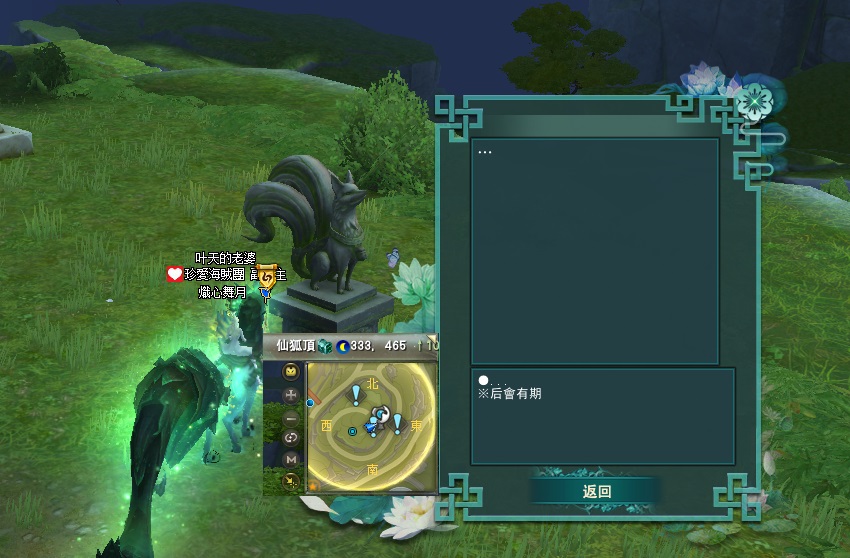850x558 pixels.
Task: Zoom in the minimap with the plus button
Action: pyautogui.click(x=291, y=395)
